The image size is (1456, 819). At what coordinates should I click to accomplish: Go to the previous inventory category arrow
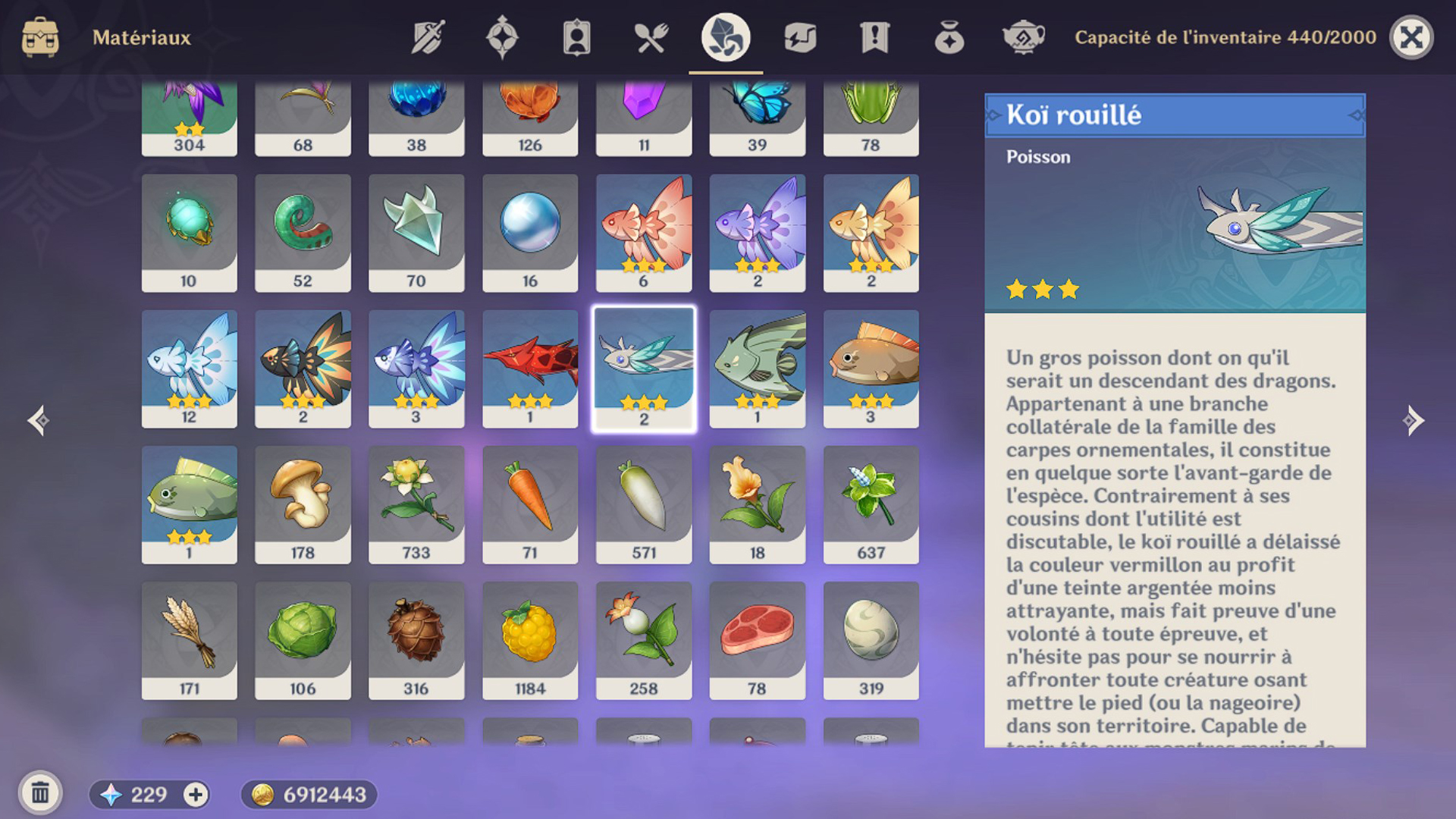39,420
